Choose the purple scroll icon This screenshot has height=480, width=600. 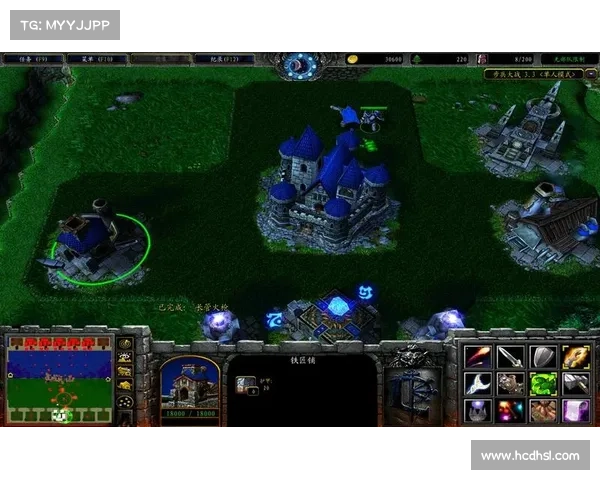tap(576, 411)
